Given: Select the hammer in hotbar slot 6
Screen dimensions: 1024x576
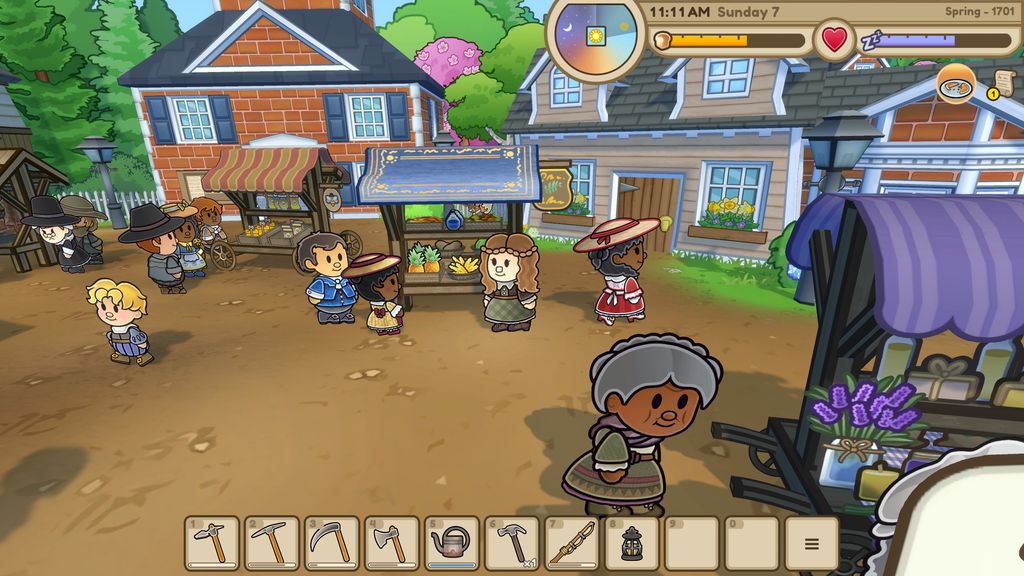Looking at the screenshot, I should click(512, 543).
